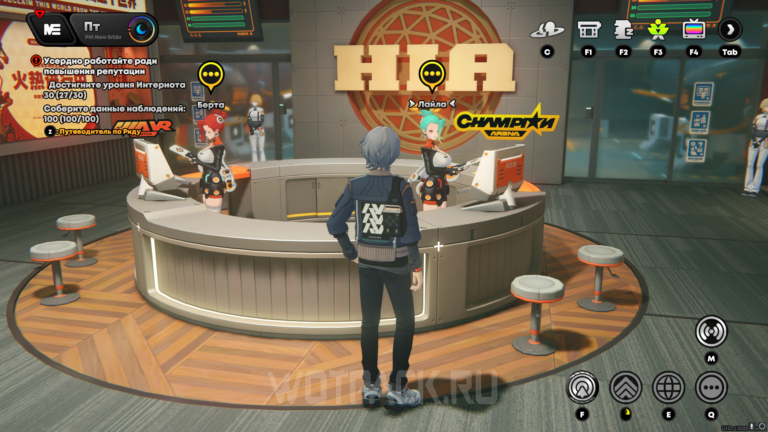The width and height of the screenshot is (768, 432).
Task: Click the day and time clock dial
Action: point(141,29)
